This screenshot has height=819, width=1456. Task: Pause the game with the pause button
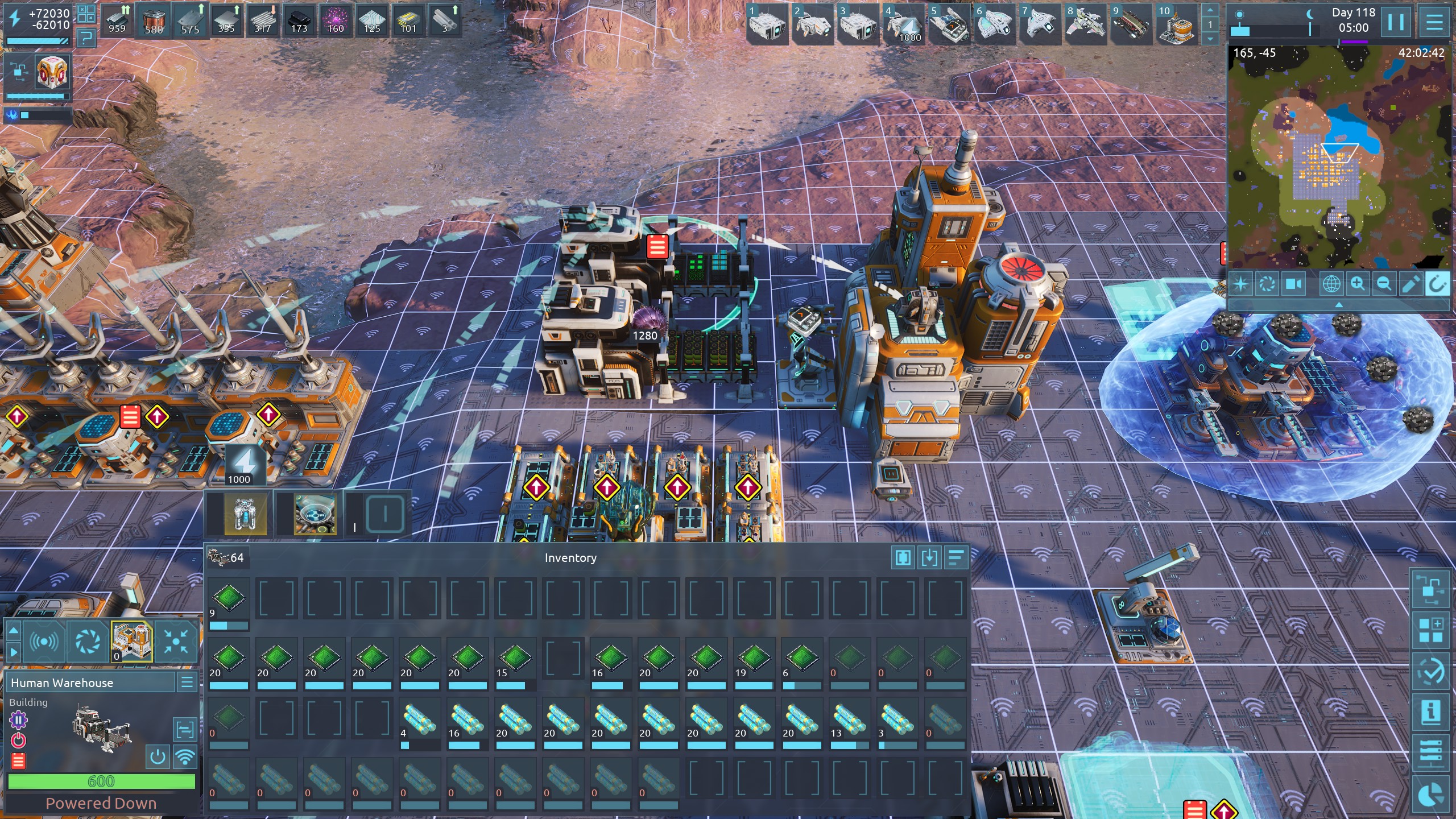pos(1396,23)
